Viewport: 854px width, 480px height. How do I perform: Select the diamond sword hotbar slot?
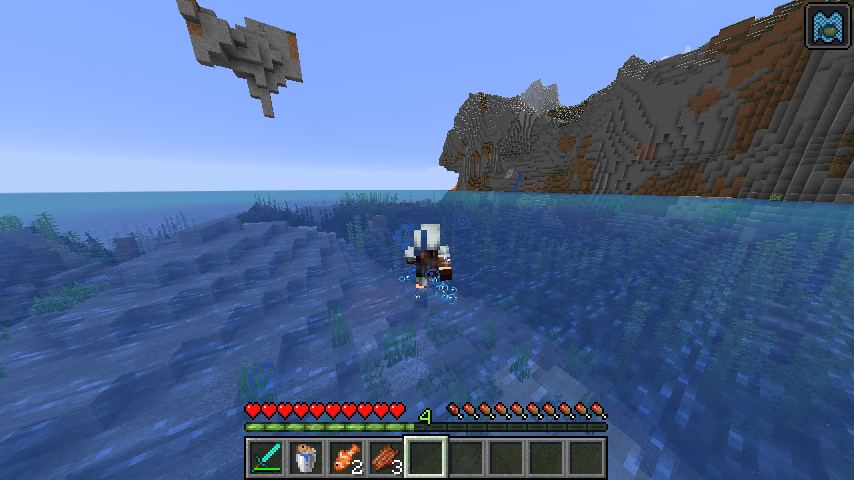(265, 457)
